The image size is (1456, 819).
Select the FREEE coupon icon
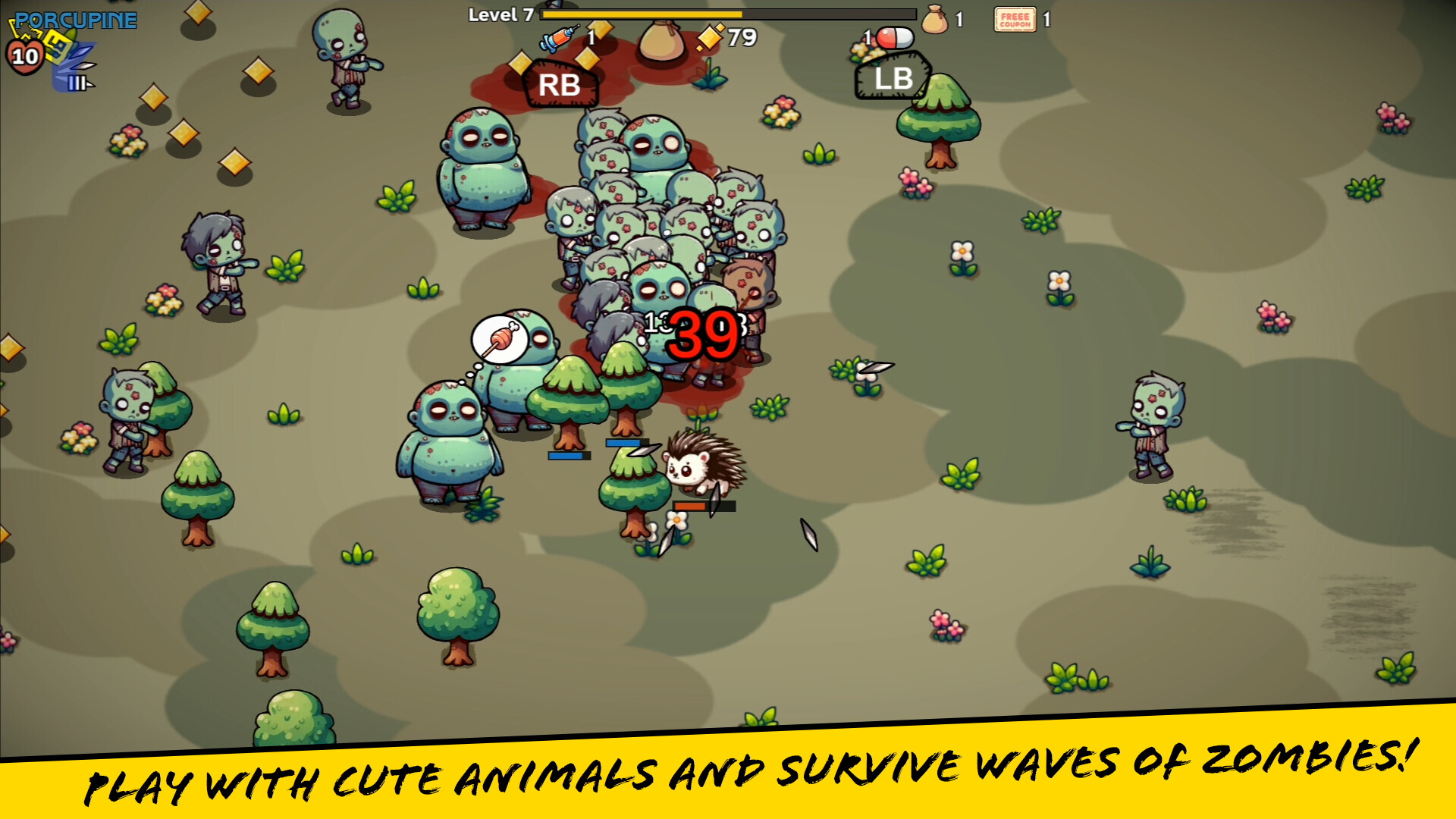[x=1015, y=20]
